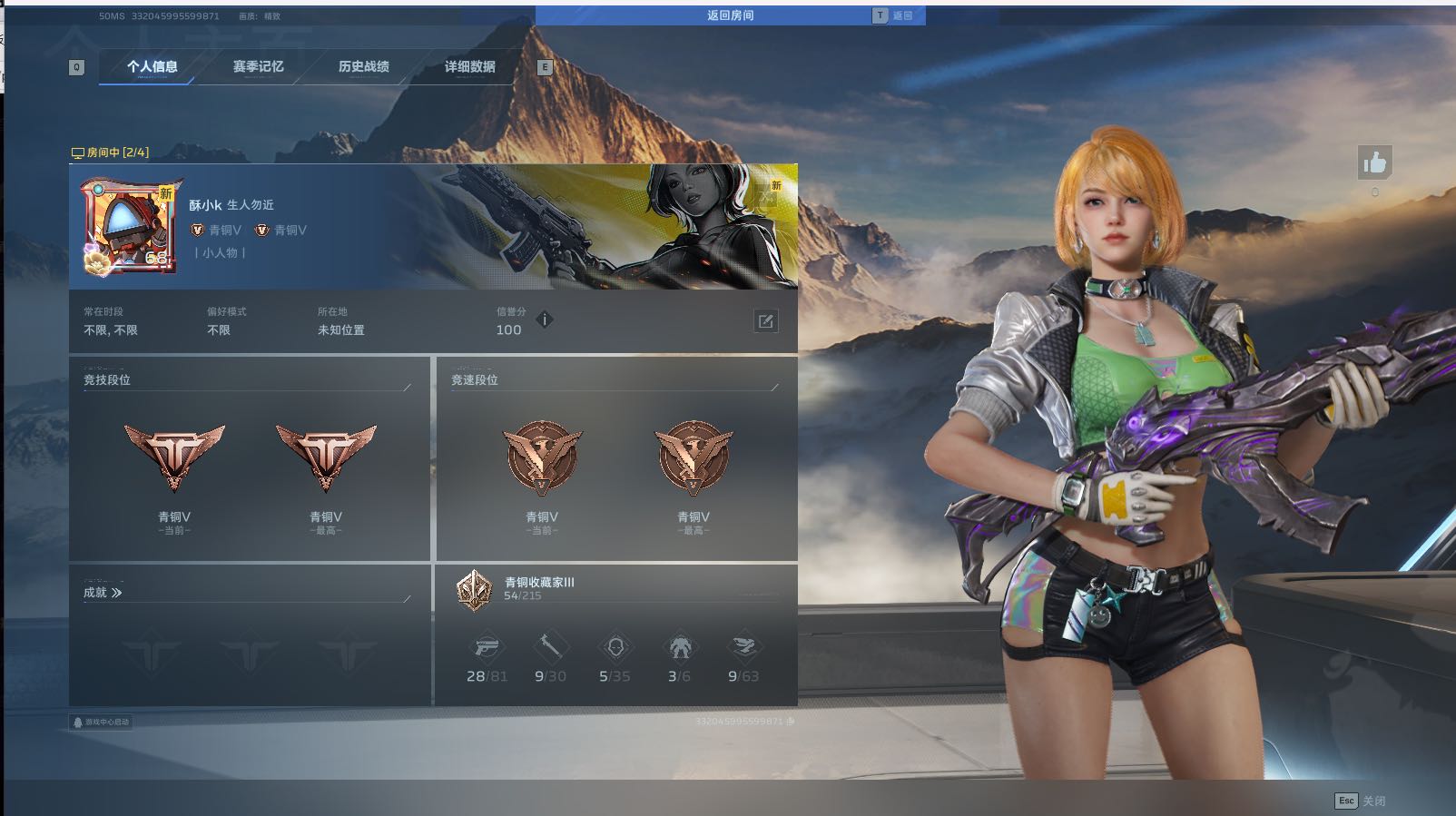The image size is (1456, 816).
Task: View the pistol weapon collection category
Action: tap(487, 647)
